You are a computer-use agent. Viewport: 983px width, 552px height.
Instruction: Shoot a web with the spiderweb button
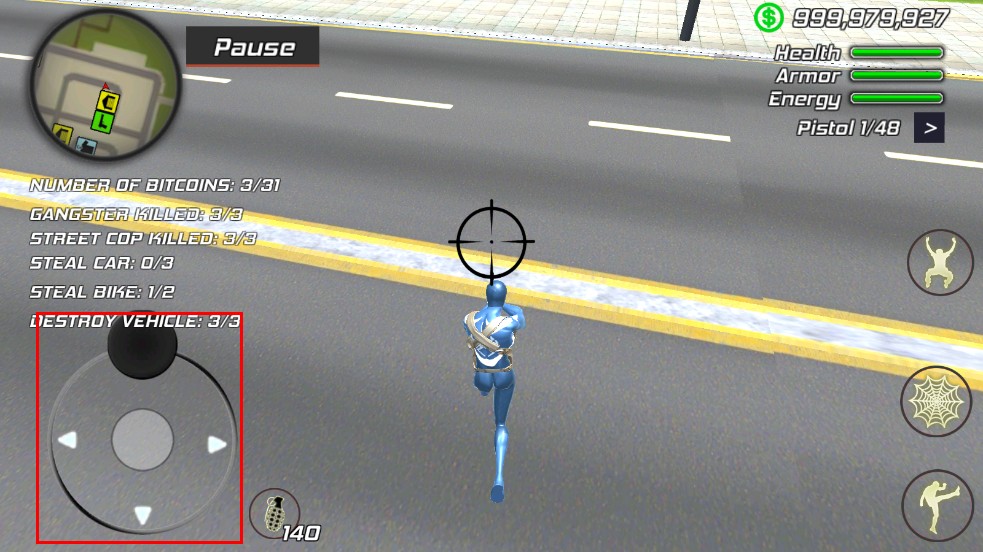[x=936, y=402]
